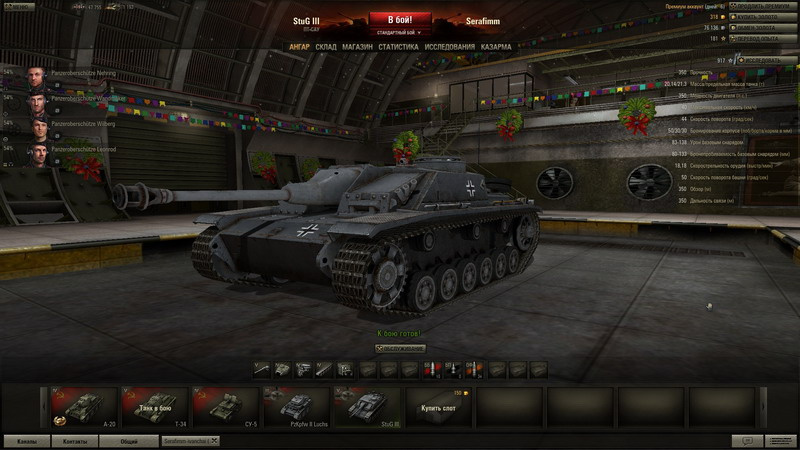Select the Ангар tab
Image resolution: width=800 pixels, height=450 pixels.
coord(299,47)
